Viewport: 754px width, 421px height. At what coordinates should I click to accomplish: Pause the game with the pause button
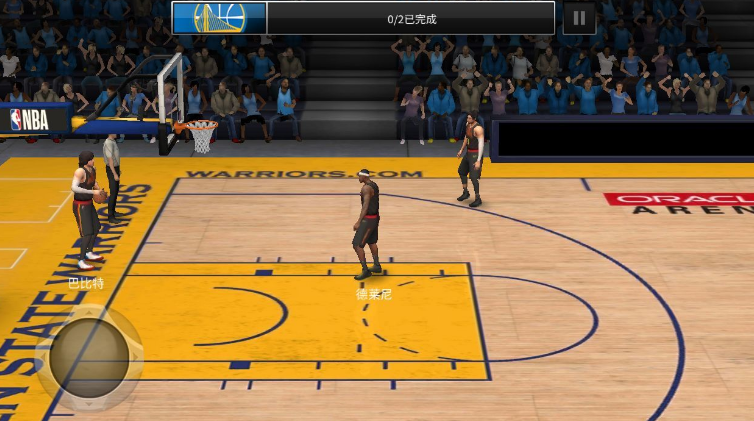tap(579, 18)
